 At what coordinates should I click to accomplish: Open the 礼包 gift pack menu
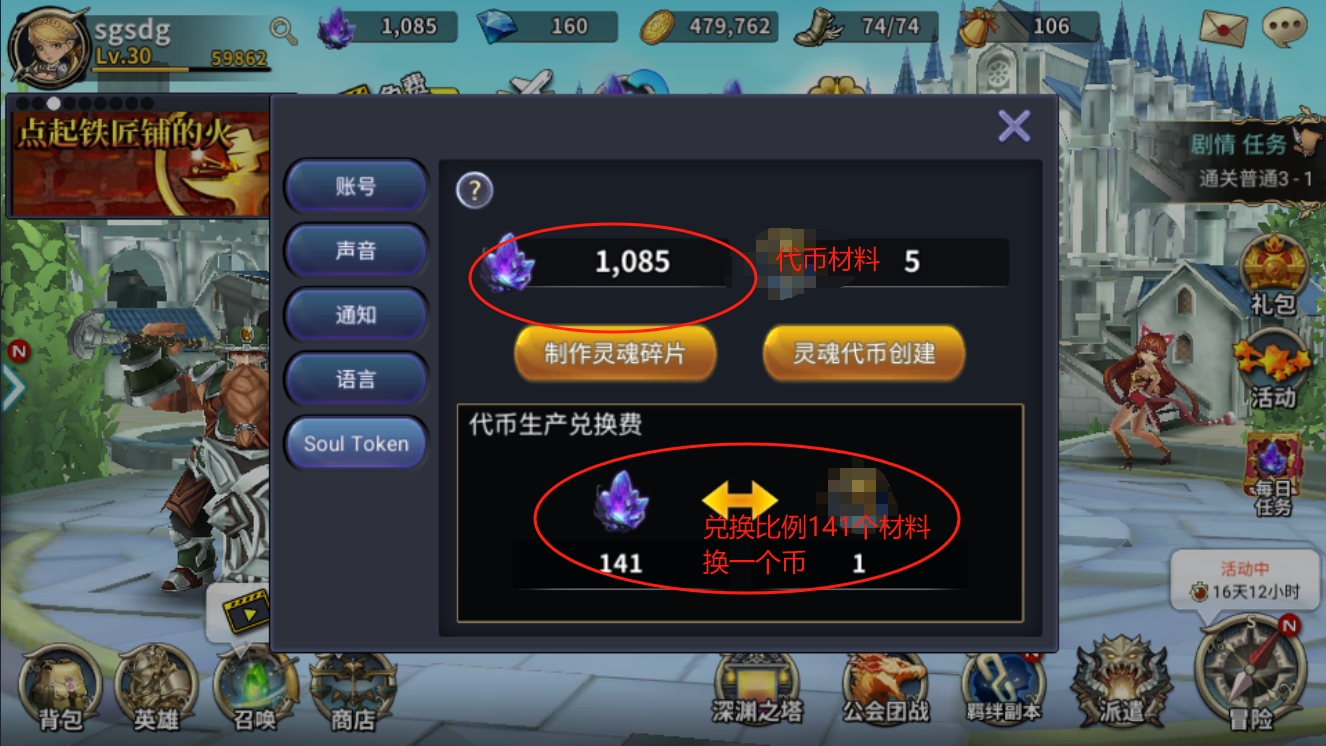coord(1272,275)
